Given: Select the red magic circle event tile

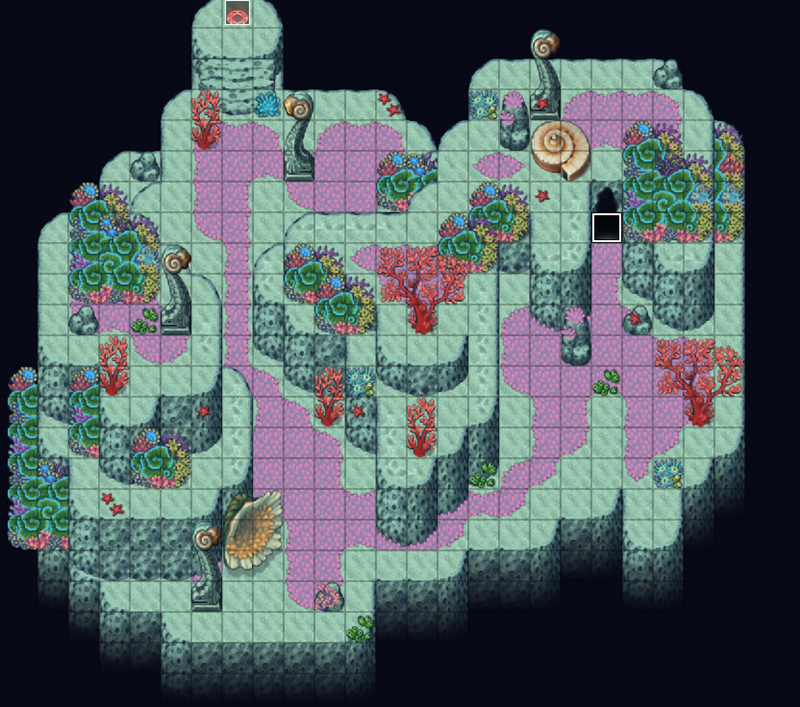Looking at the screenshot, I should (x=237, y=13).
